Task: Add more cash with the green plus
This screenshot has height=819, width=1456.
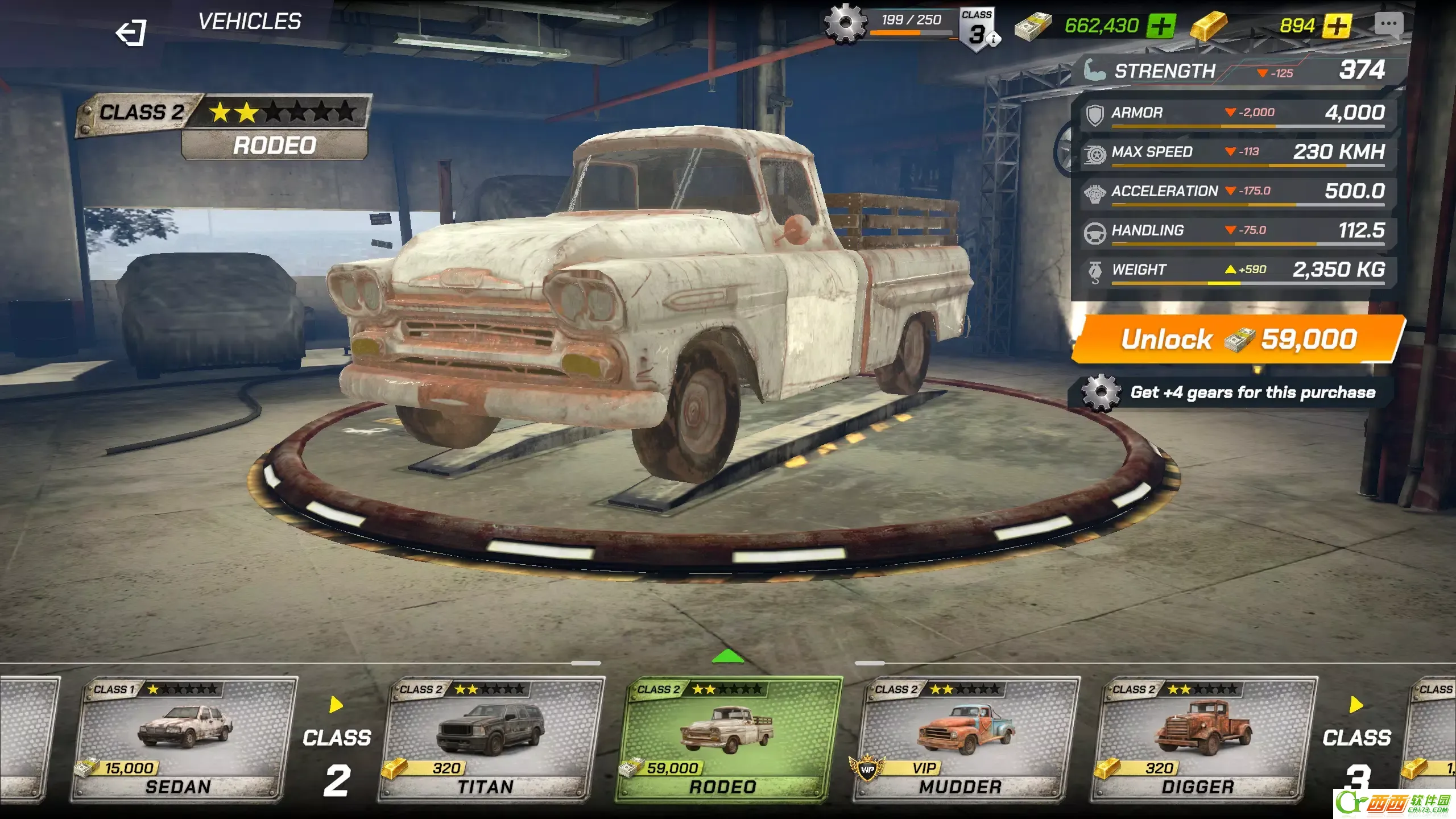Action: click(x=1161, y=26)
